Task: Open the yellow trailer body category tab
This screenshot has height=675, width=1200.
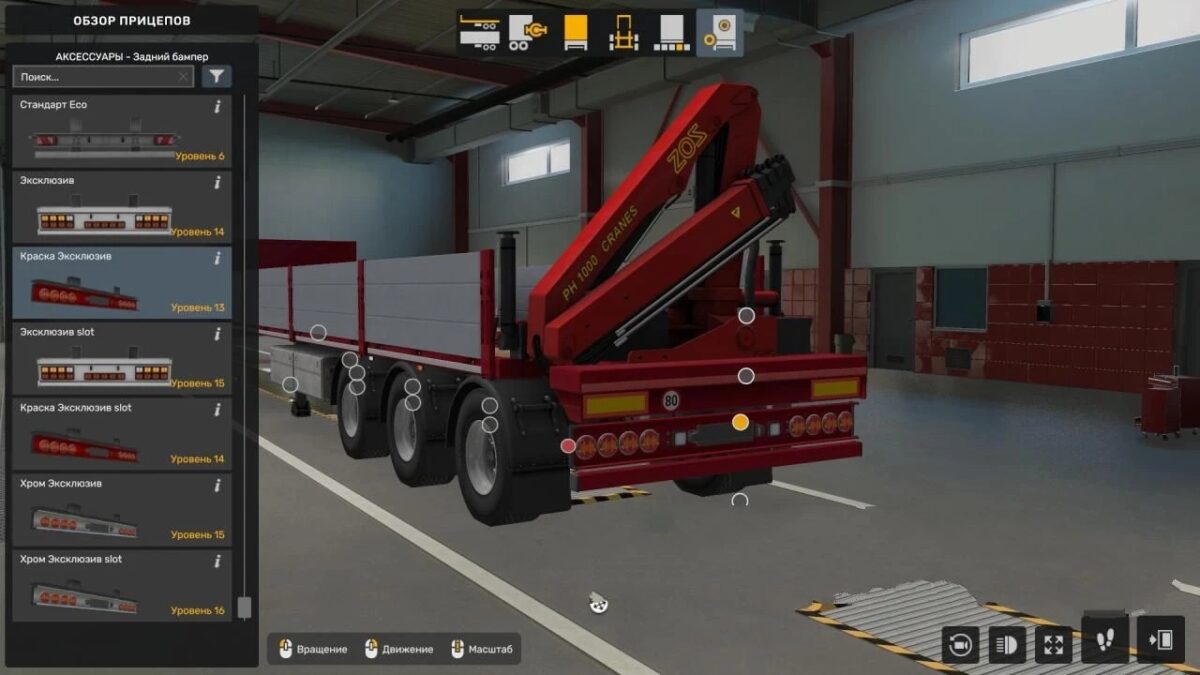Action: click(x=575, y=33)
